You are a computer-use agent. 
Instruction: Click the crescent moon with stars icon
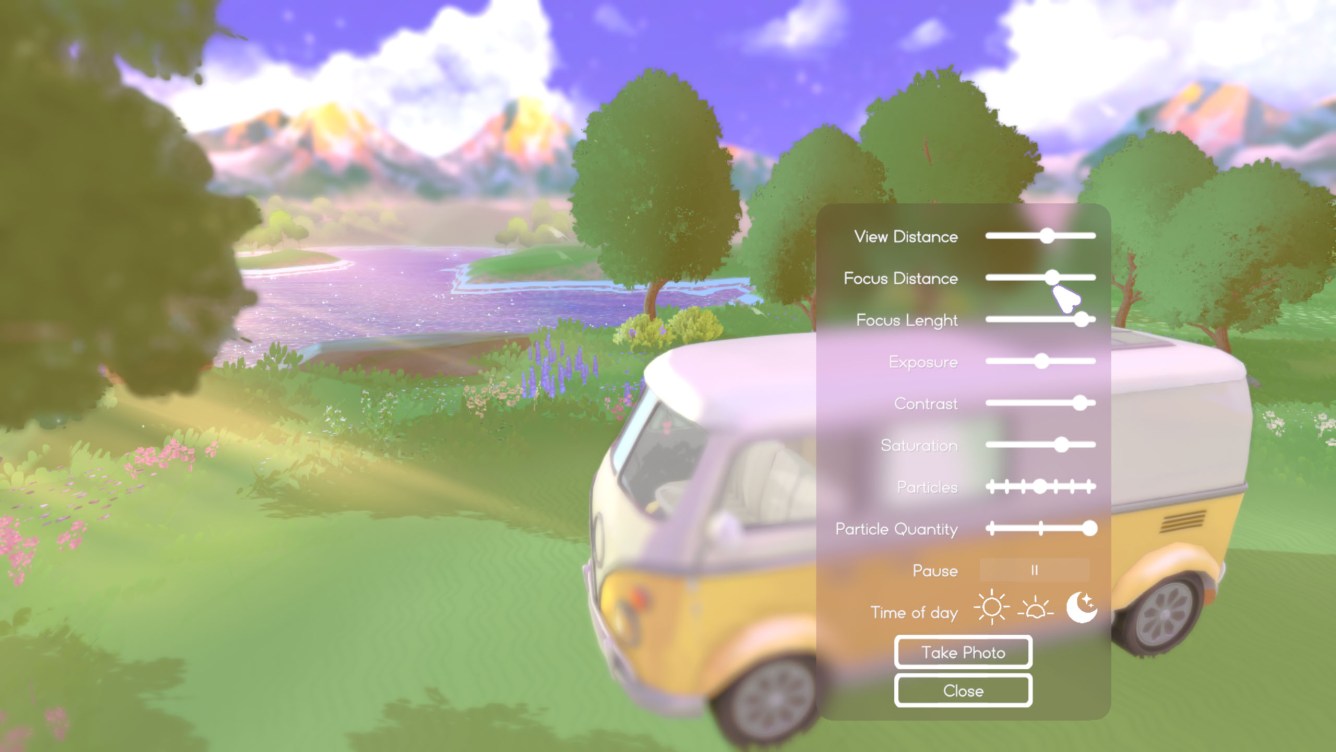tap(1082, 608)
